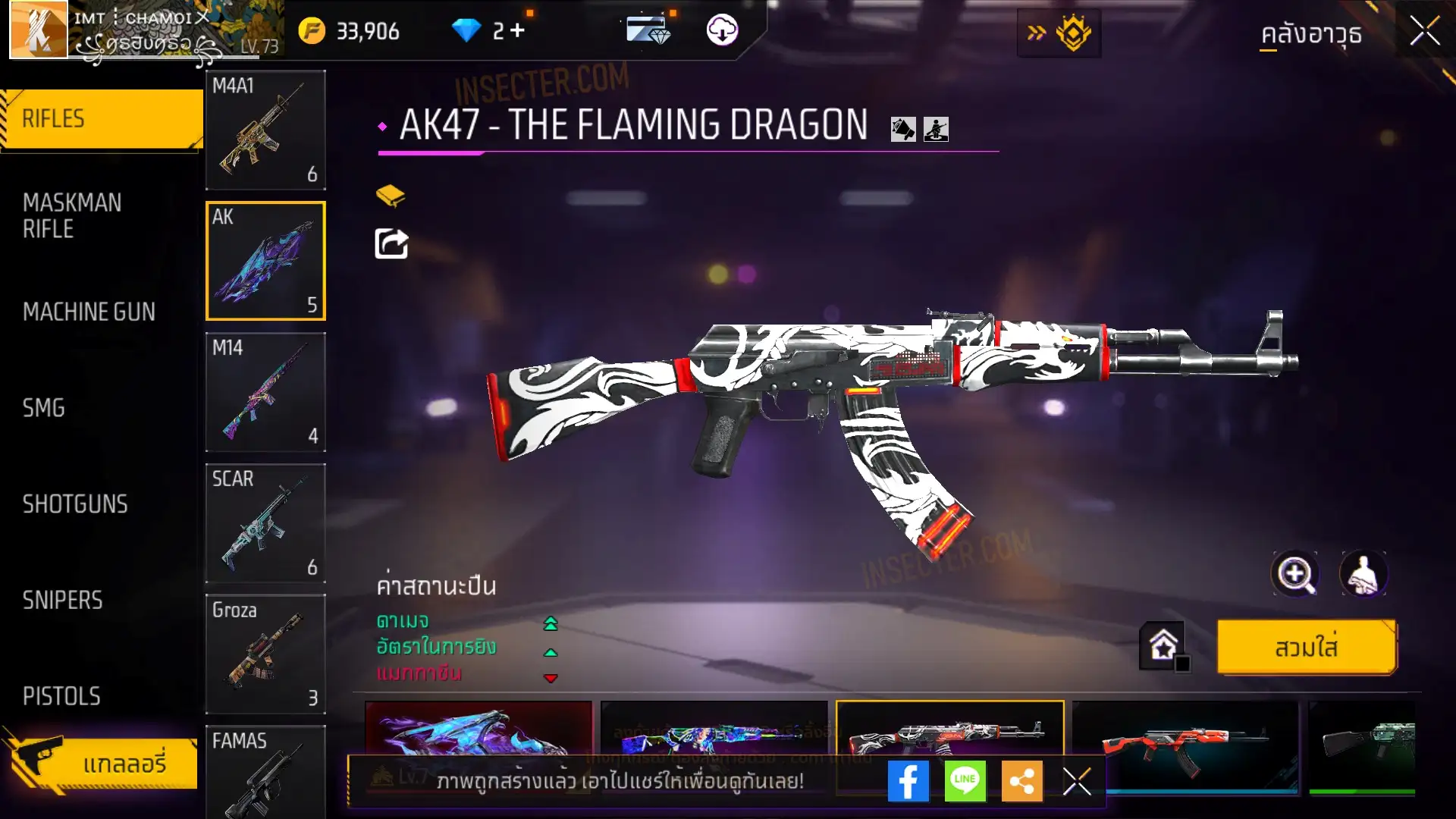Share the image to Facebook

pos(908,781)
